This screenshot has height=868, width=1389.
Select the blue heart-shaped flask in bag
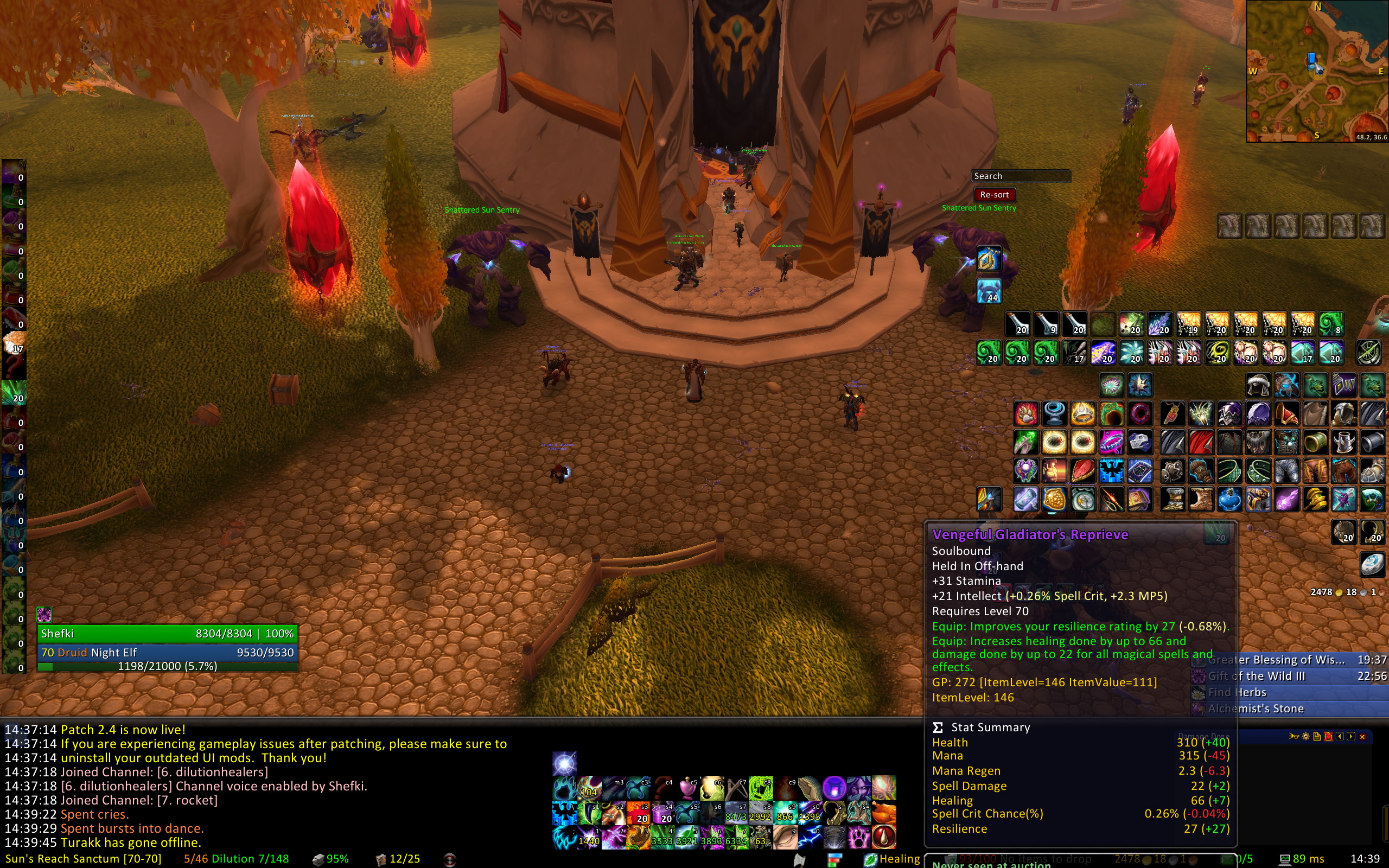pyautogui.click(x=1229, y=500)
